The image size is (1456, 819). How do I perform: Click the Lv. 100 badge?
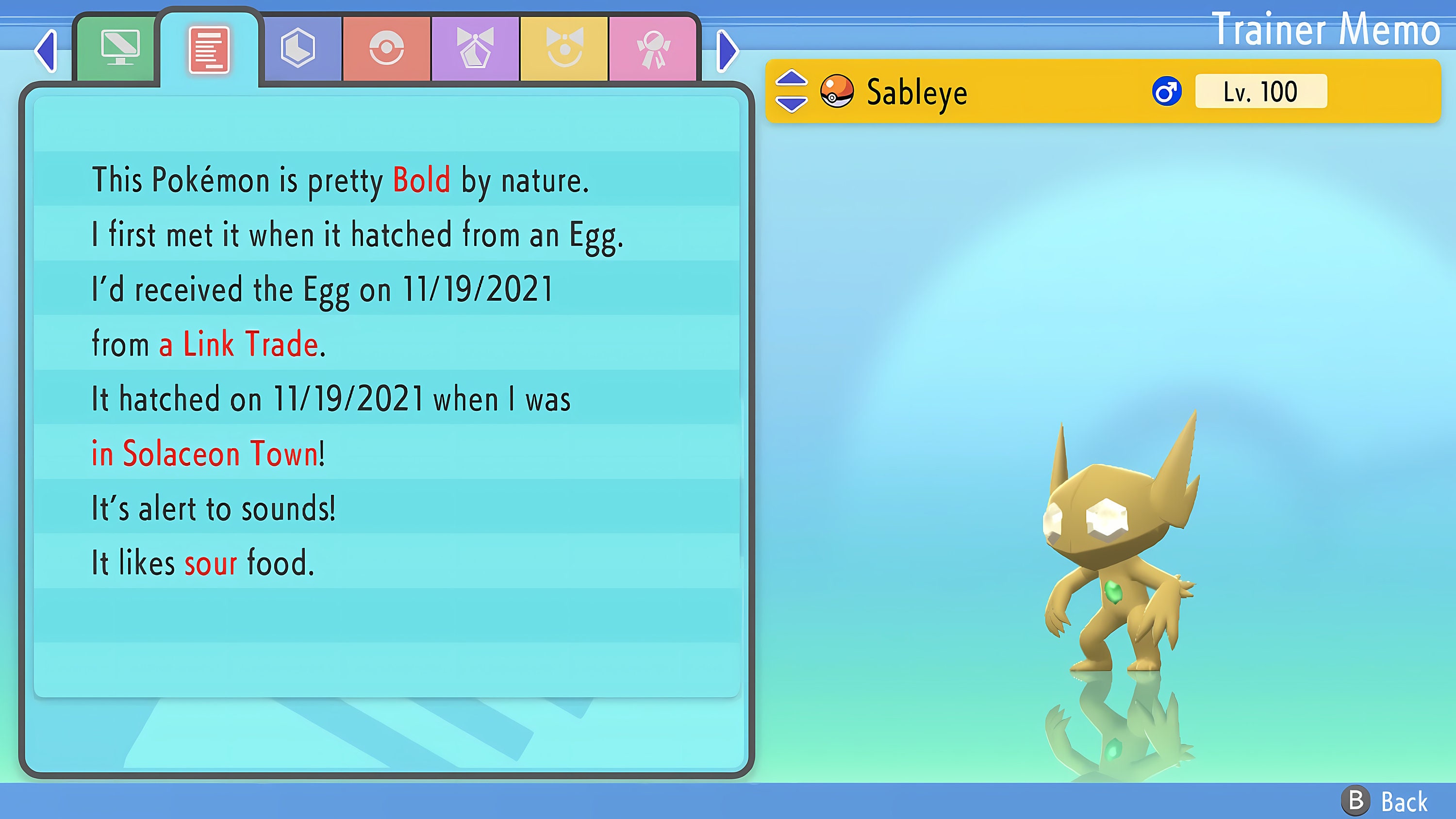coord(1260,91)
